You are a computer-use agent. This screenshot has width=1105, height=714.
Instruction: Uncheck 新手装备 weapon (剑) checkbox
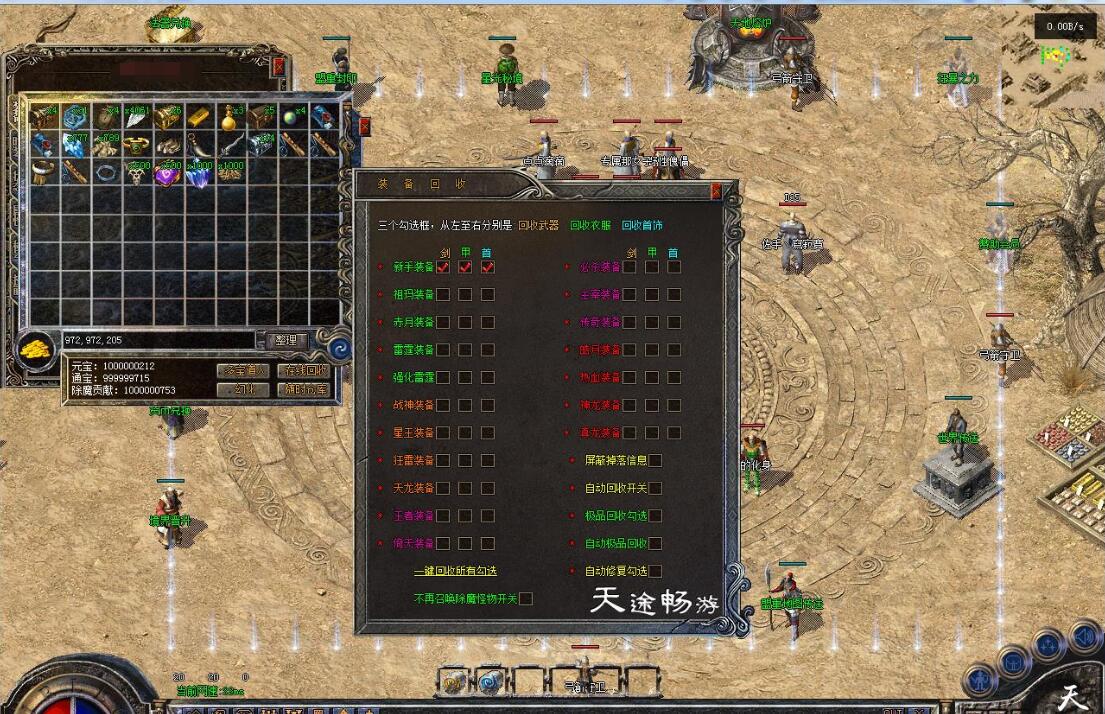coord(443,267)
